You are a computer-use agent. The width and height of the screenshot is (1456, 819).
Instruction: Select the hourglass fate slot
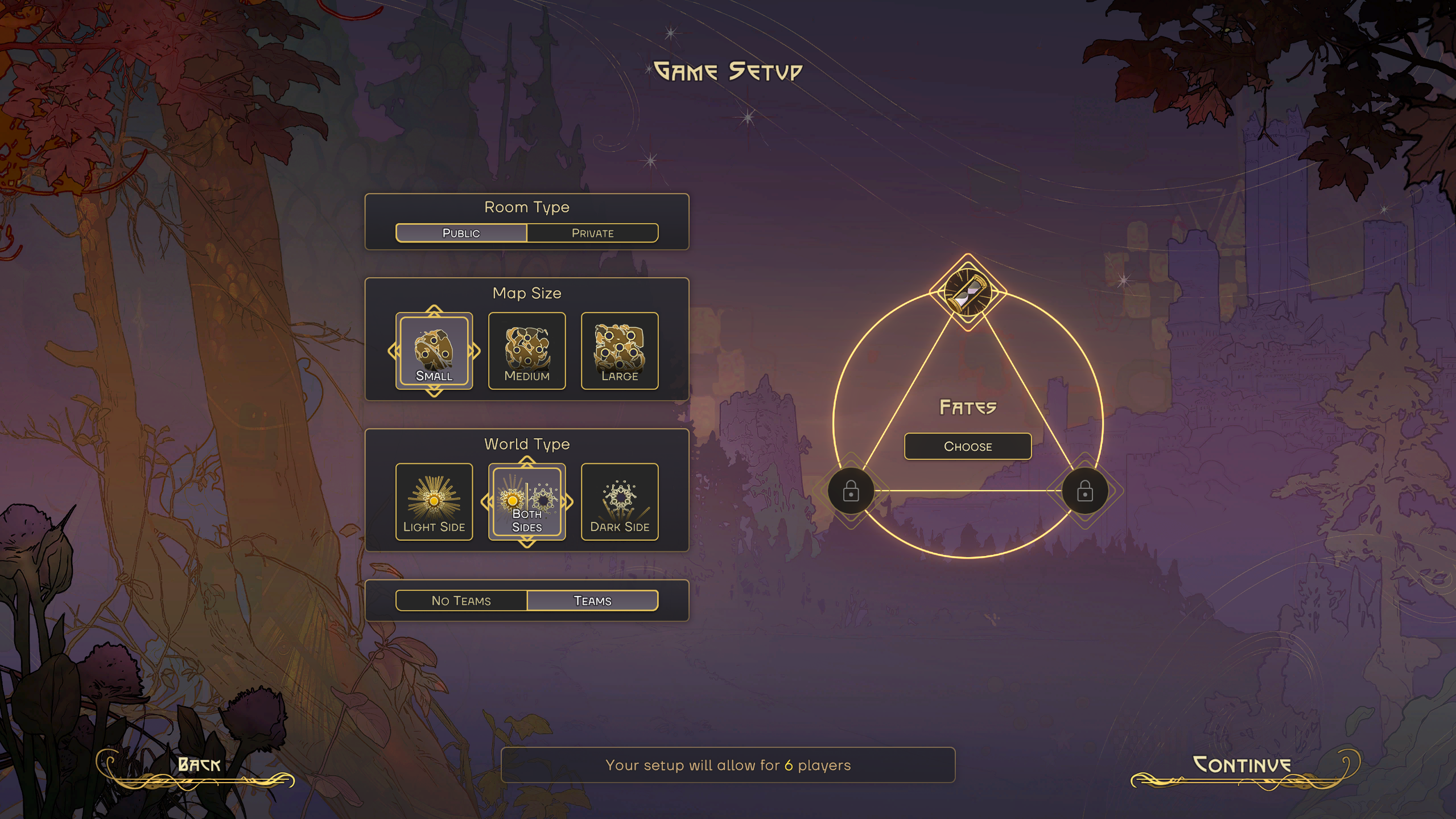point(967,293)
